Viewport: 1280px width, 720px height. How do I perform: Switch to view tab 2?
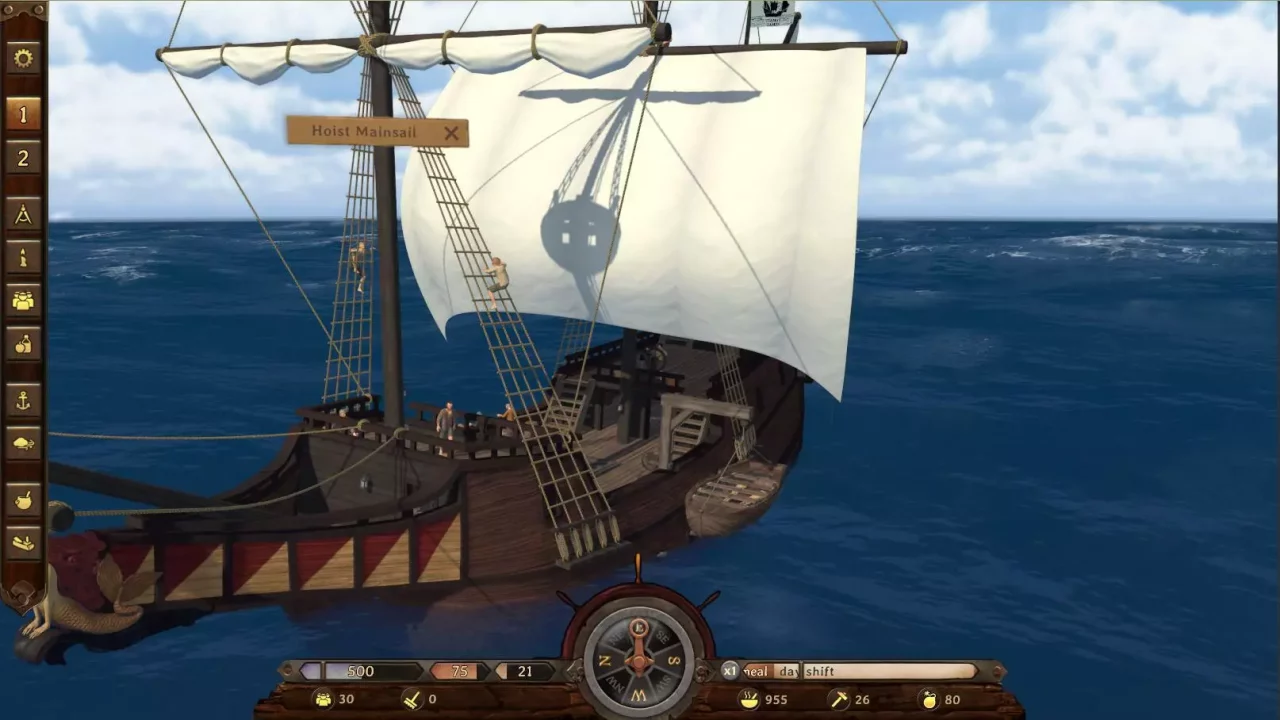click(22, 158)
